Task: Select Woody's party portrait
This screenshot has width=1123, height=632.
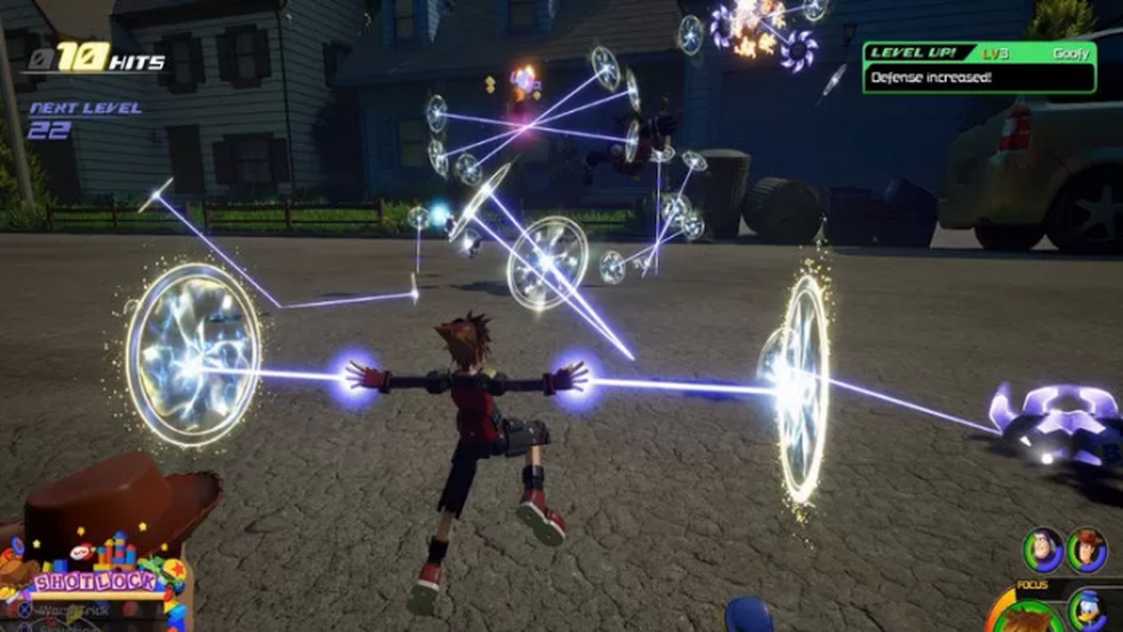Action: 1086,549
